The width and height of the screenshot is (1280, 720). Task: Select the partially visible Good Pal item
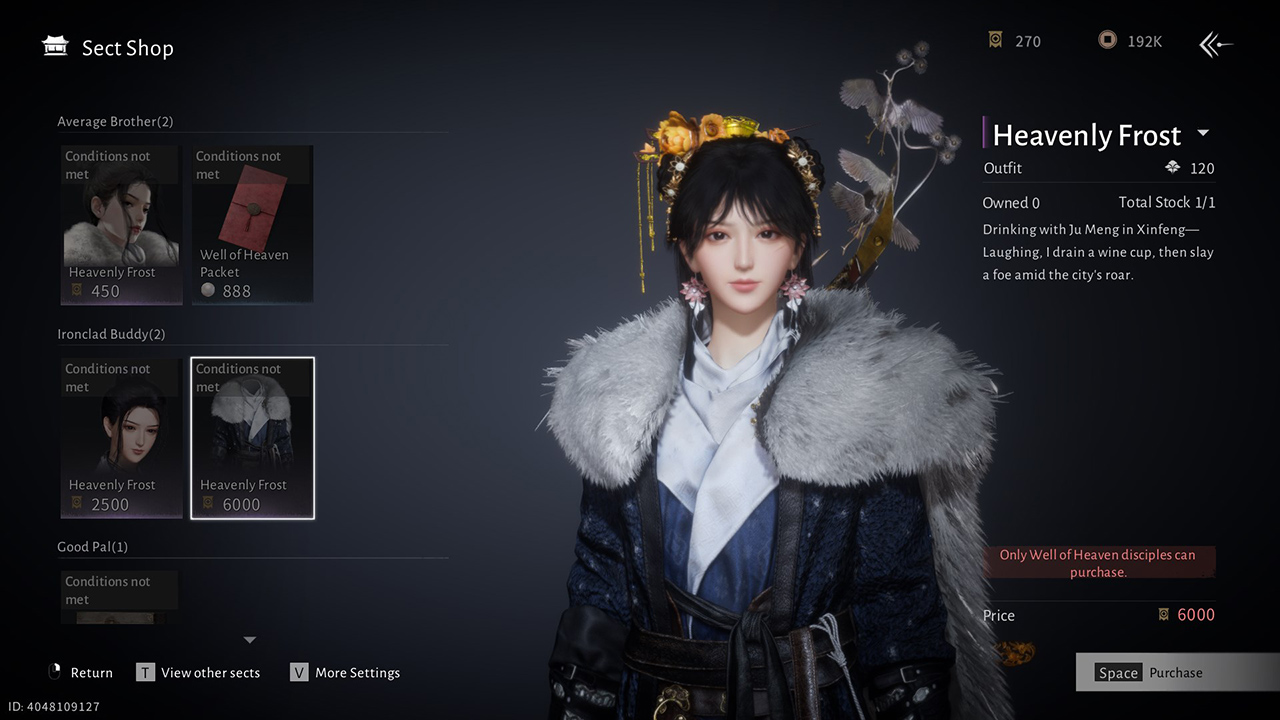(x=121, y=598)
